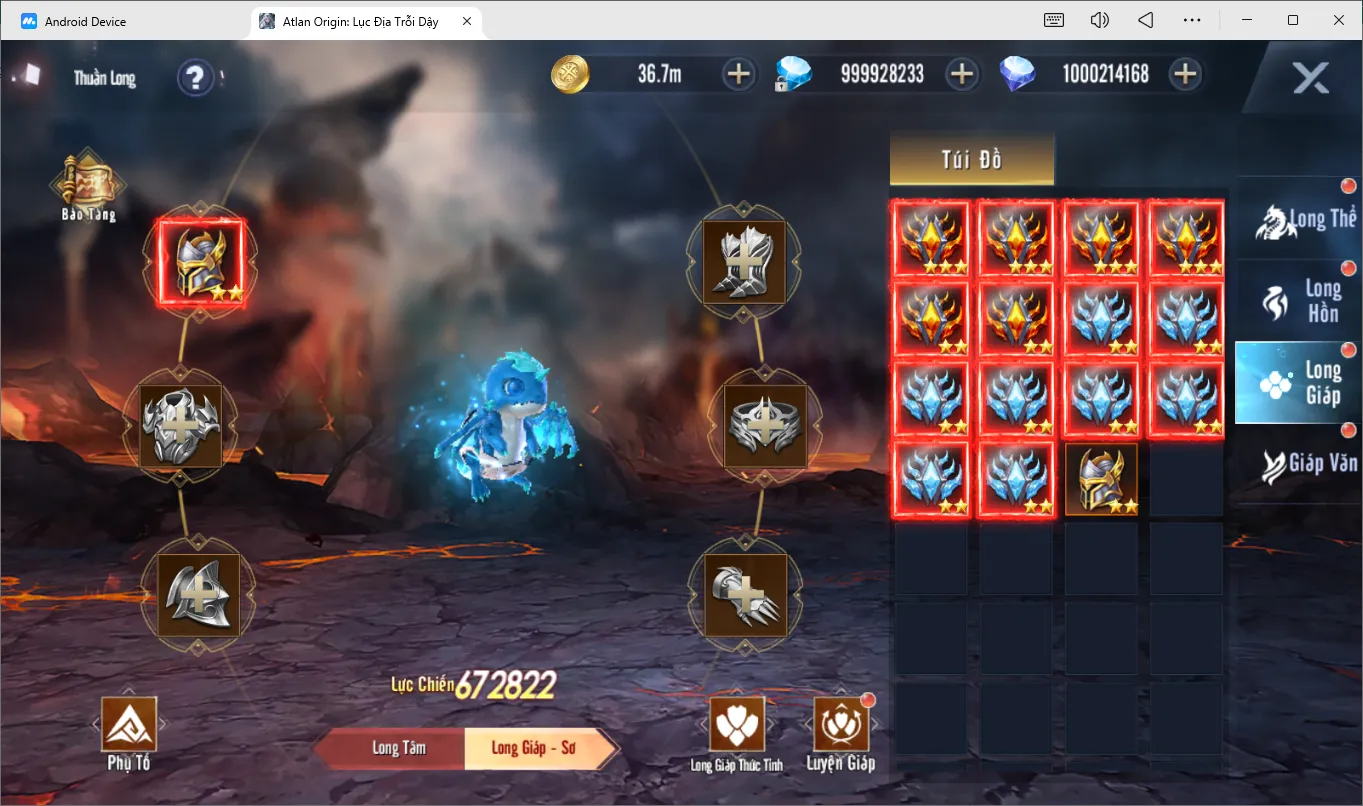The height and width of the screenshot is (806, 1363).
Task: Open the help question mark
Action: click(195, 77)
